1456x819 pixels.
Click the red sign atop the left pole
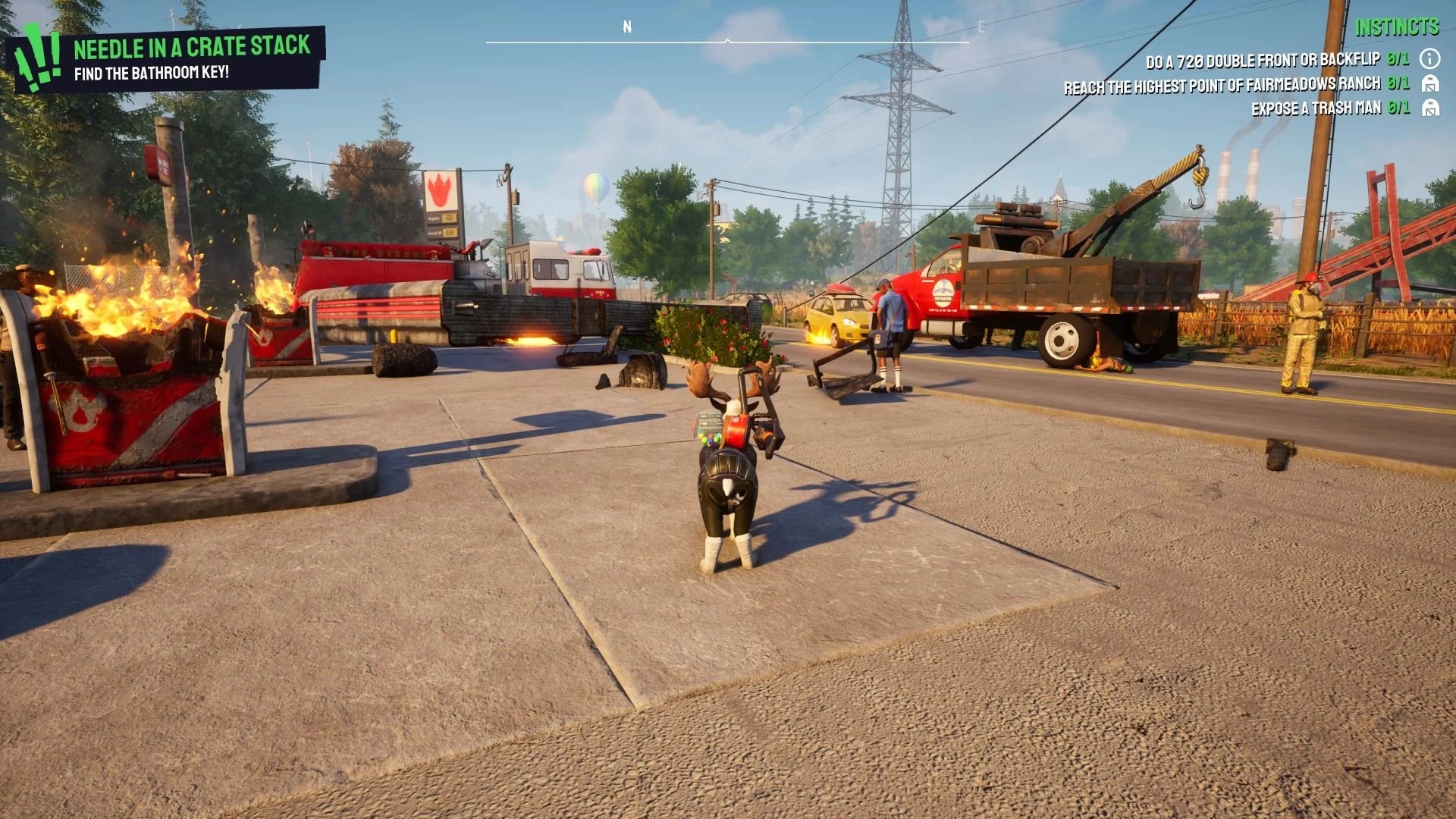[158, 163]
